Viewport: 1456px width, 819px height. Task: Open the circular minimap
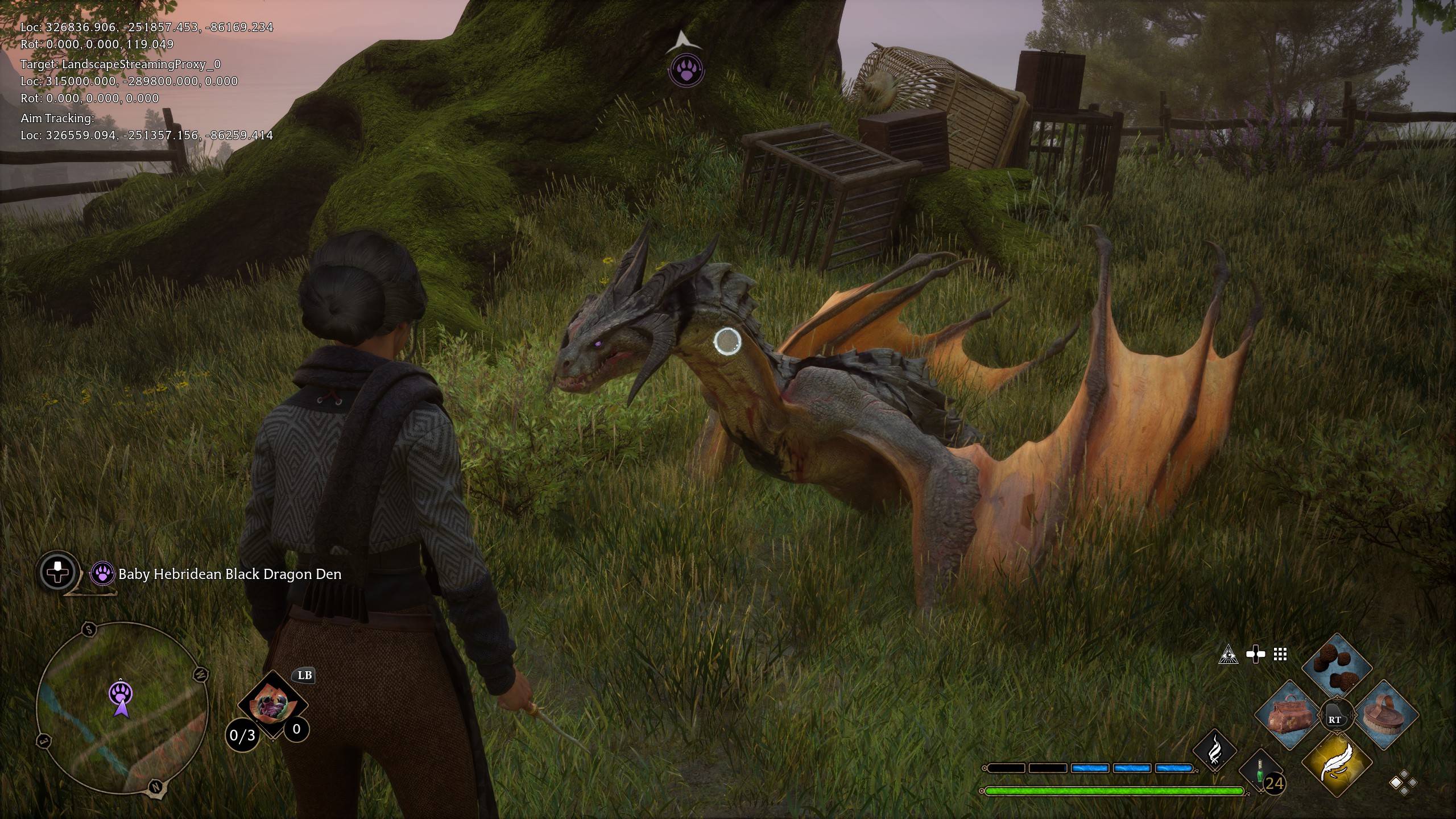(121, 708)
